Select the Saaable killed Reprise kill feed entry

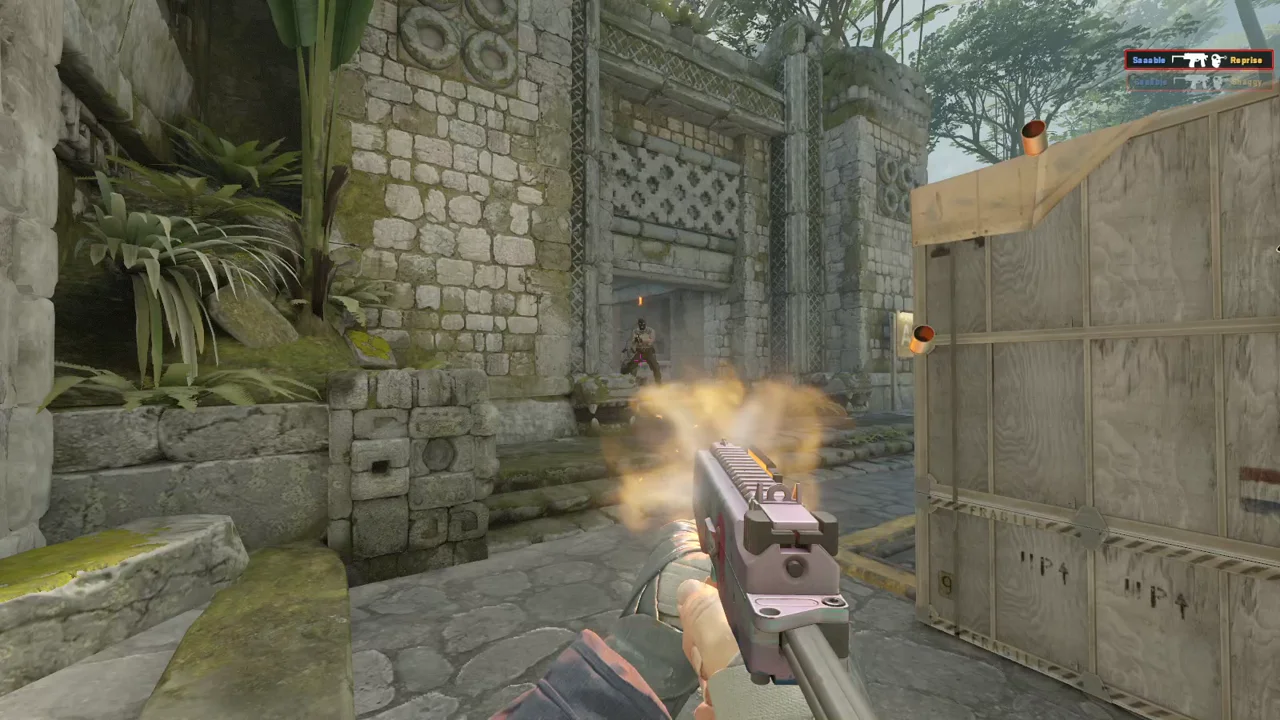click(1198, 60)
